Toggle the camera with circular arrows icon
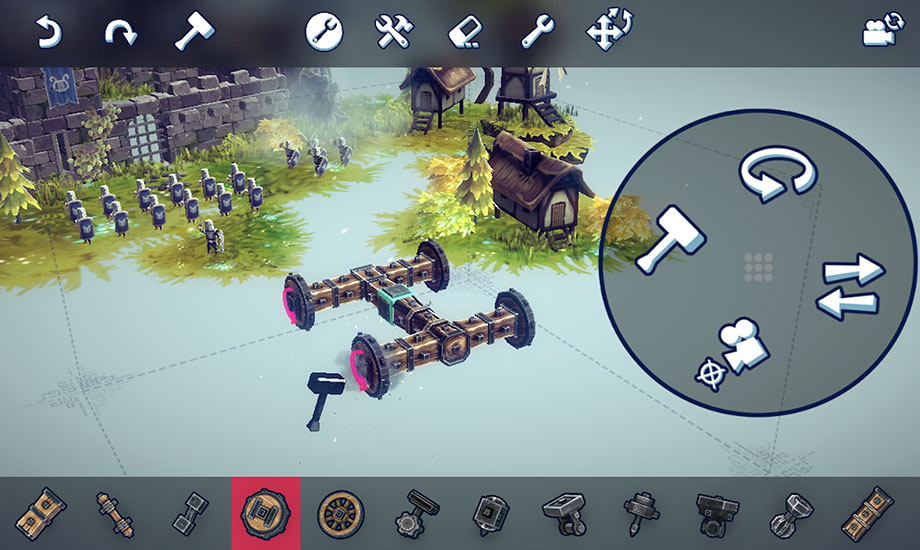The image size is (920, 550). click(x=879, y=32)
